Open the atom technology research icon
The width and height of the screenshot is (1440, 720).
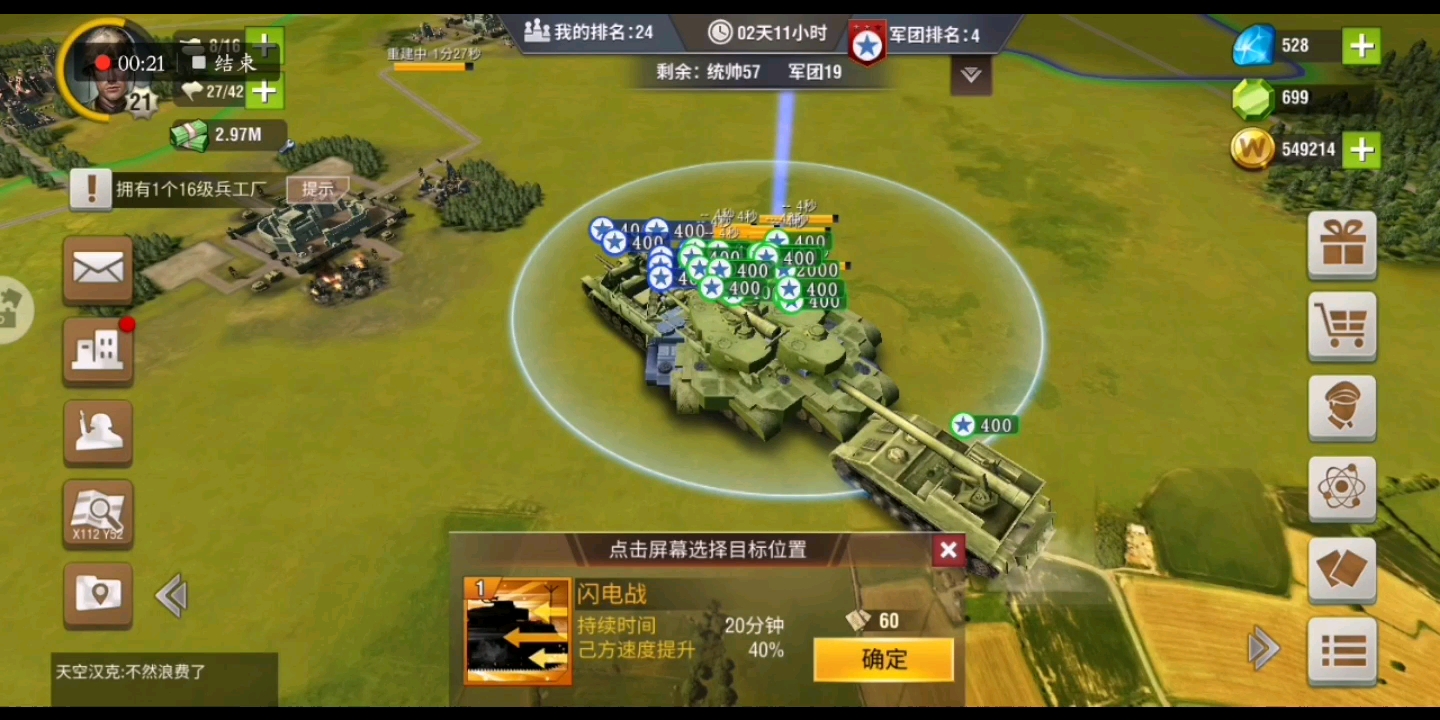[1341, 489]
